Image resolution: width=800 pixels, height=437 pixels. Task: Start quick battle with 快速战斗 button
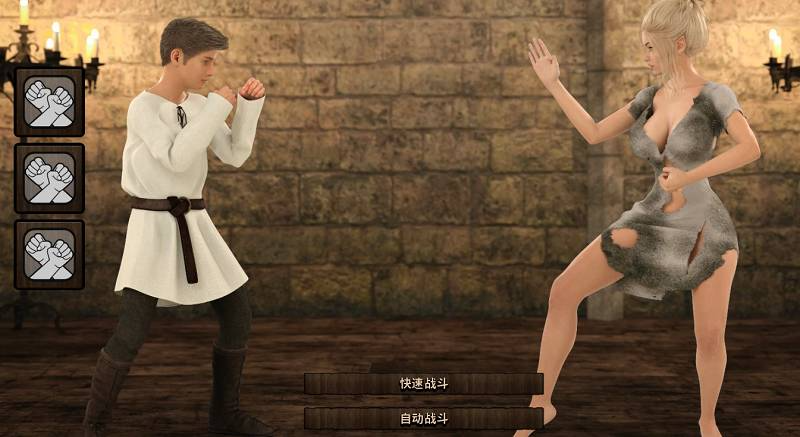[x=424, y=384]
